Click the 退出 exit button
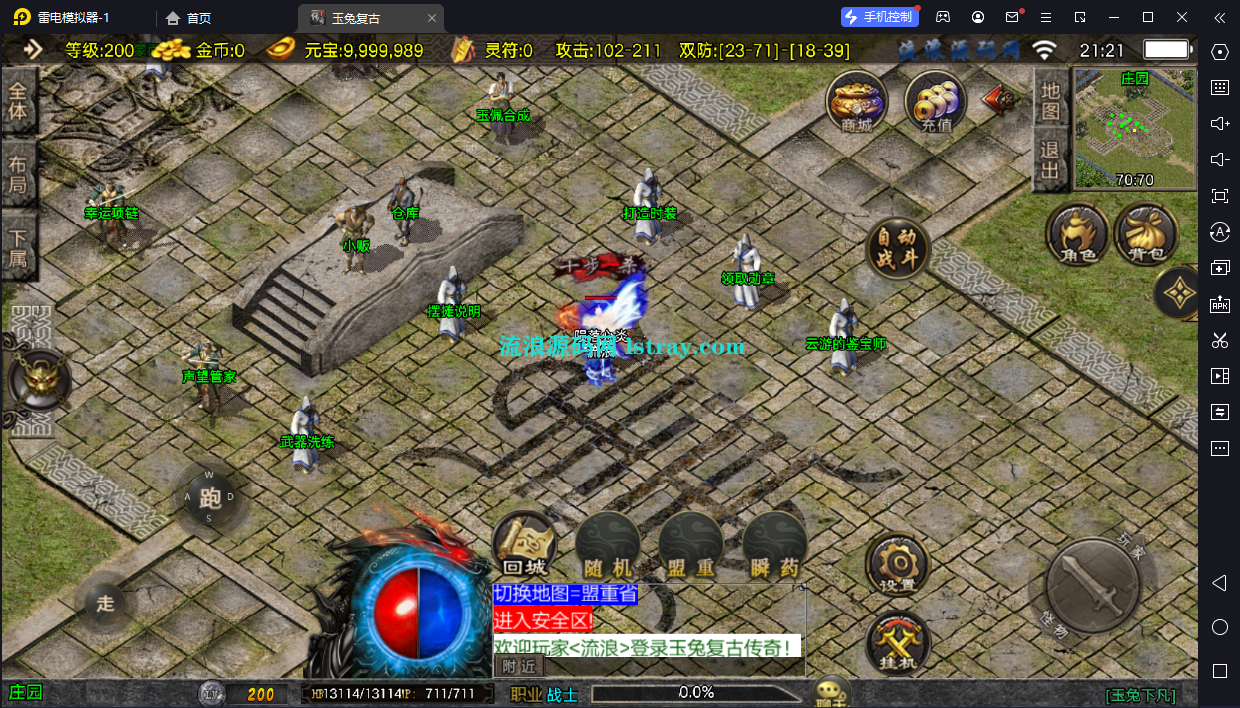Screen dimensions: 1240x708 pos(1050,161)
